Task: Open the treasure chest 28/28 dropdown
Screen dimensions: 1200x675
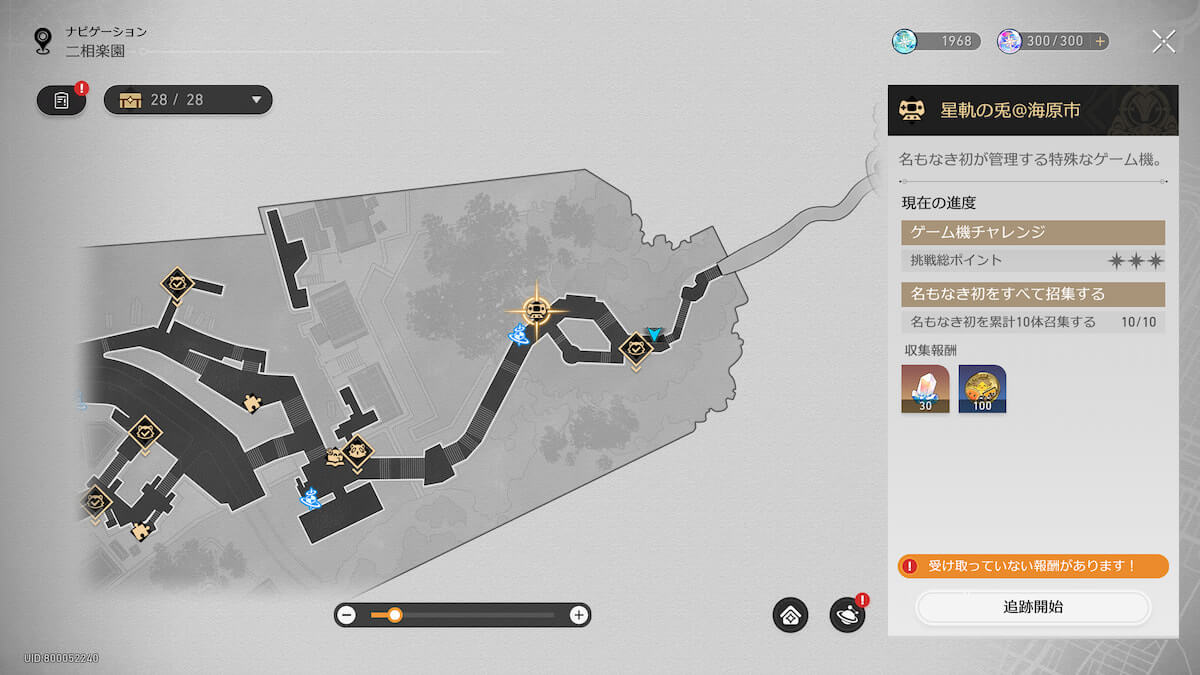Action: 188,100
